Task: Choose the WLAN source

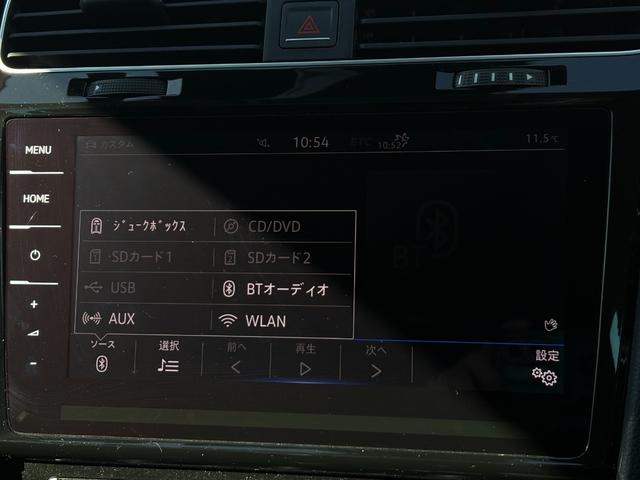Action: [x=284, y=321]
